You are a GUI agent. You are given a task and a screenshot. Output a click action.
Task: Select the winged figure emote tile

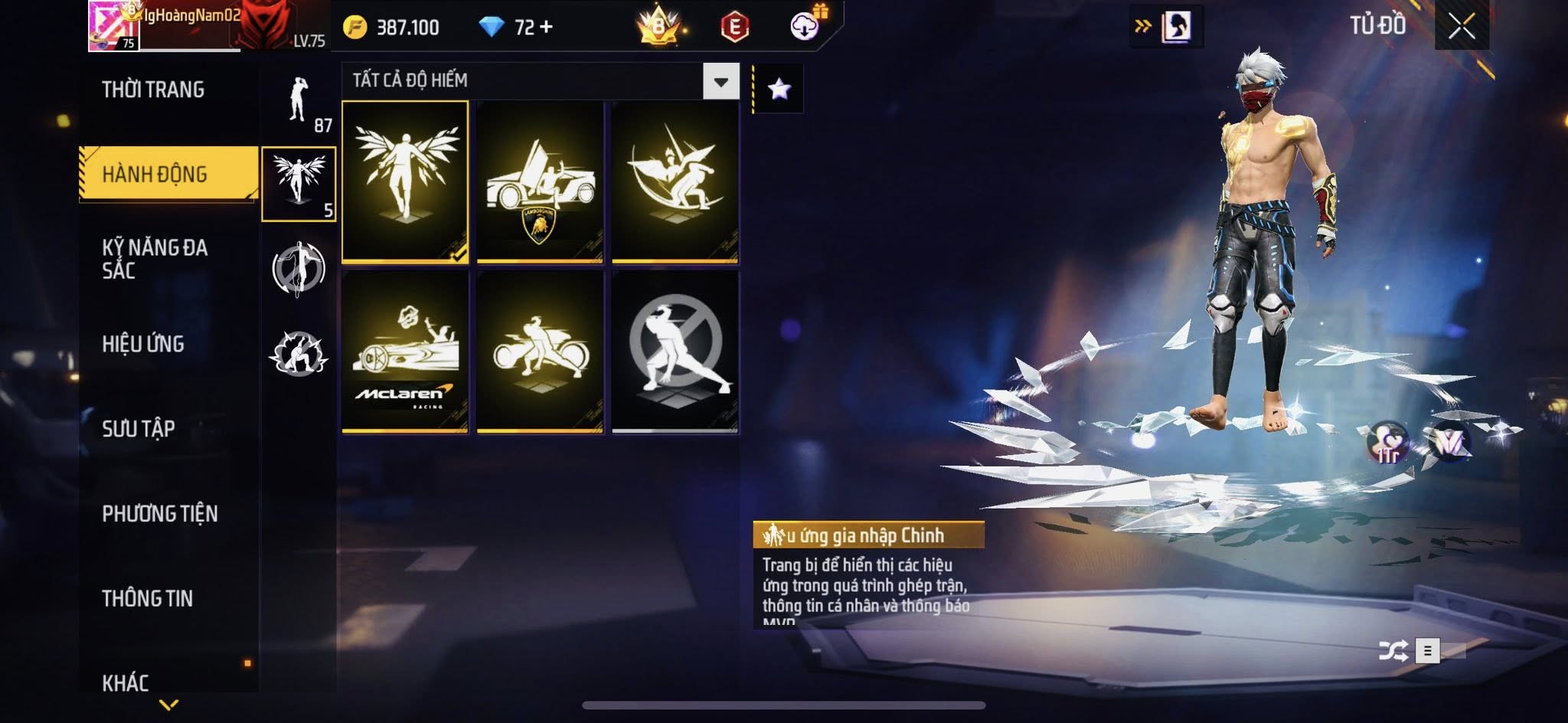[405, 182]
